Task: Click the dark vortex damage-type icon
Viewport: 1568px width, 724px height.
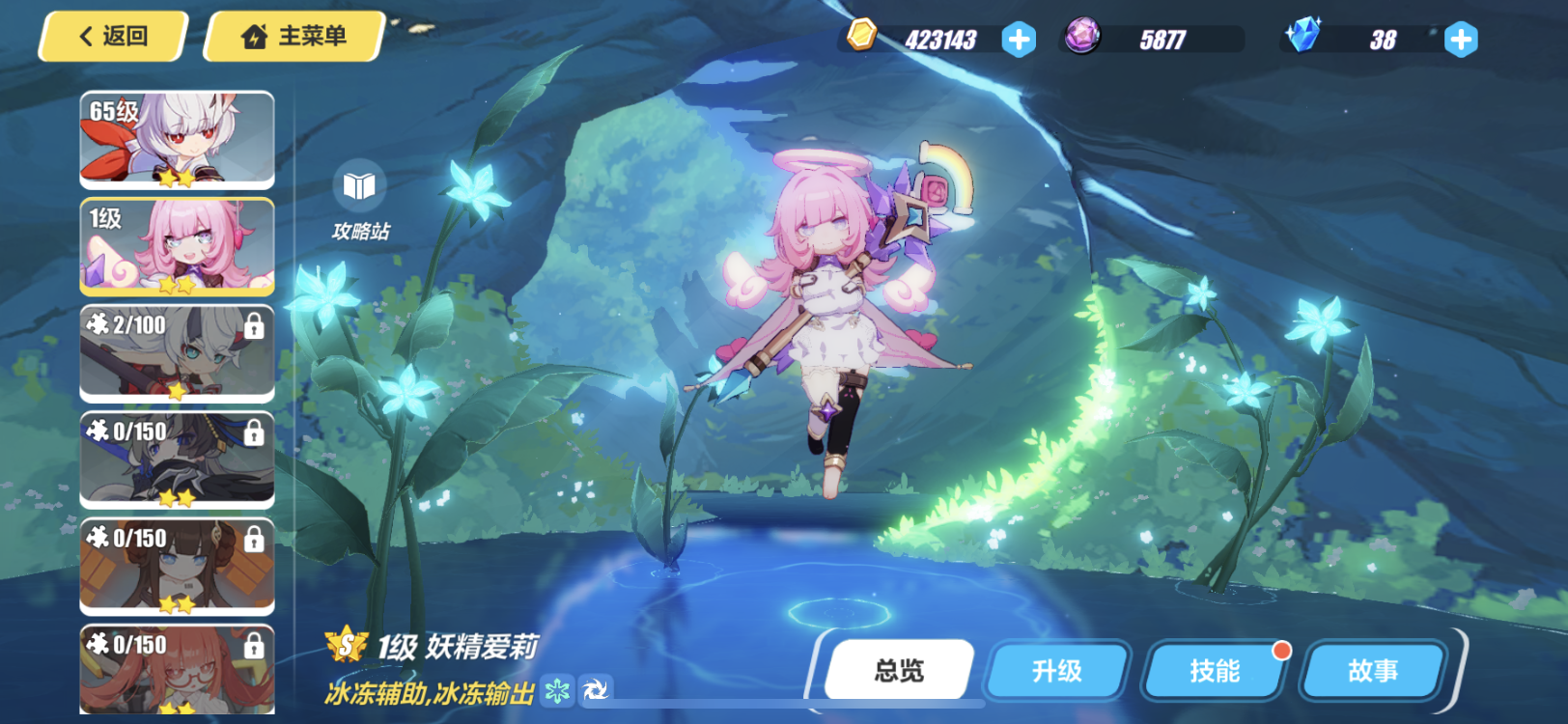Action: tap(597, 692)
